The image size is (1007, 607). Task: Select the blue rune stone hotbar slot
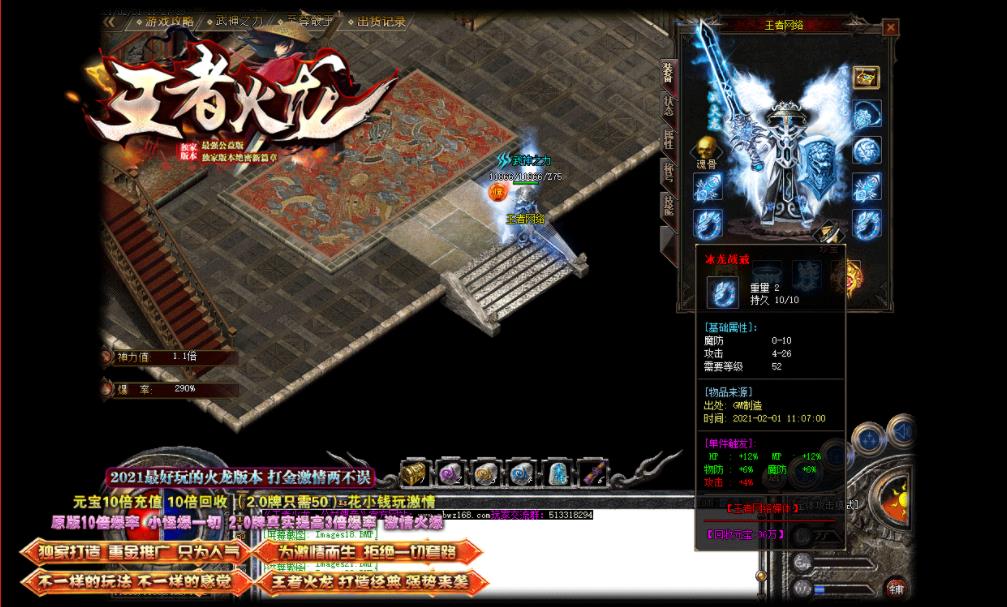point(556,472)
